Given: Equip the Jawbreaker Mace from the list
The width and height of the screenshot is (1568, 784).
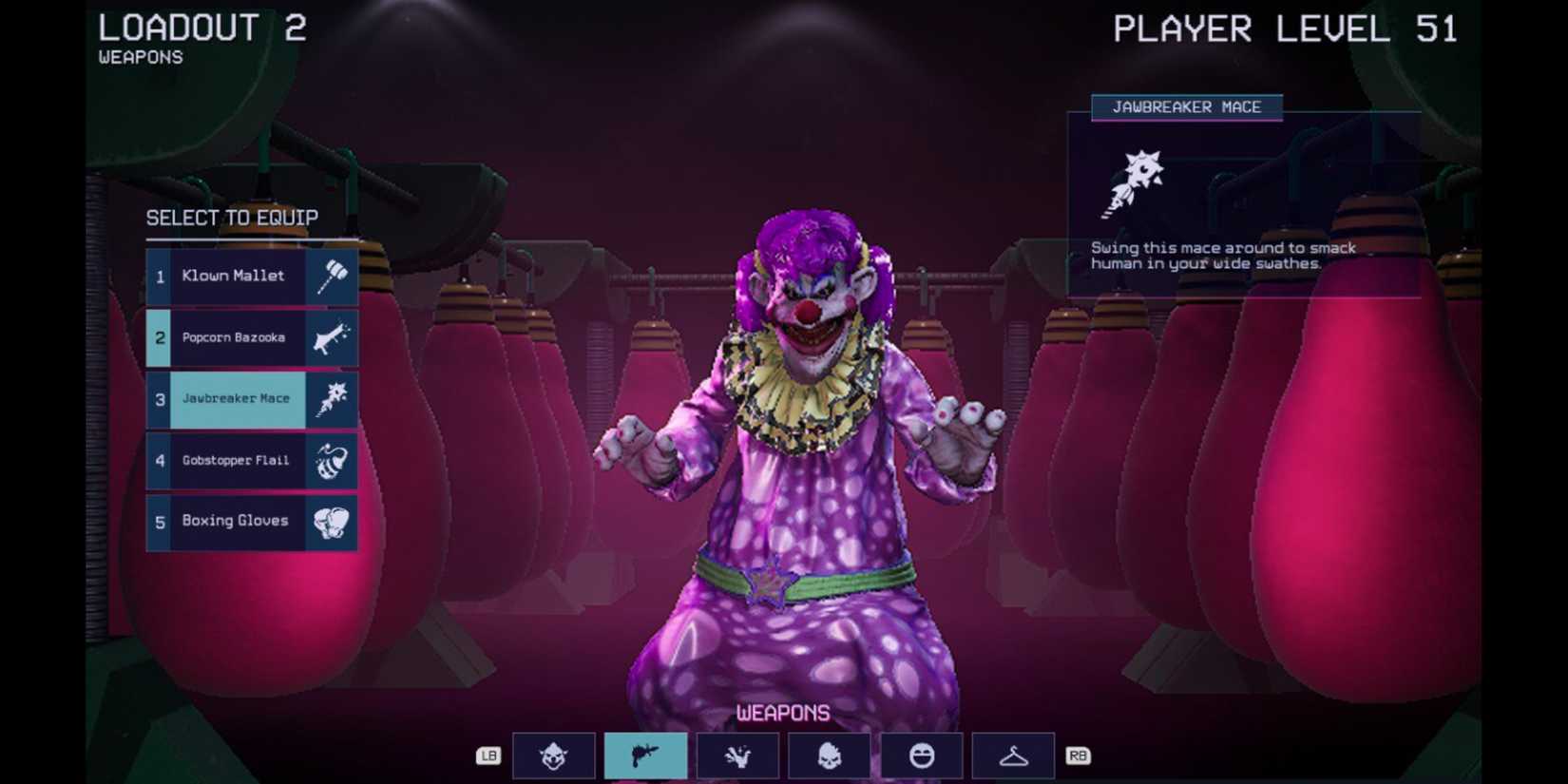Looking at the screenshot, I should tap(238, 399).
